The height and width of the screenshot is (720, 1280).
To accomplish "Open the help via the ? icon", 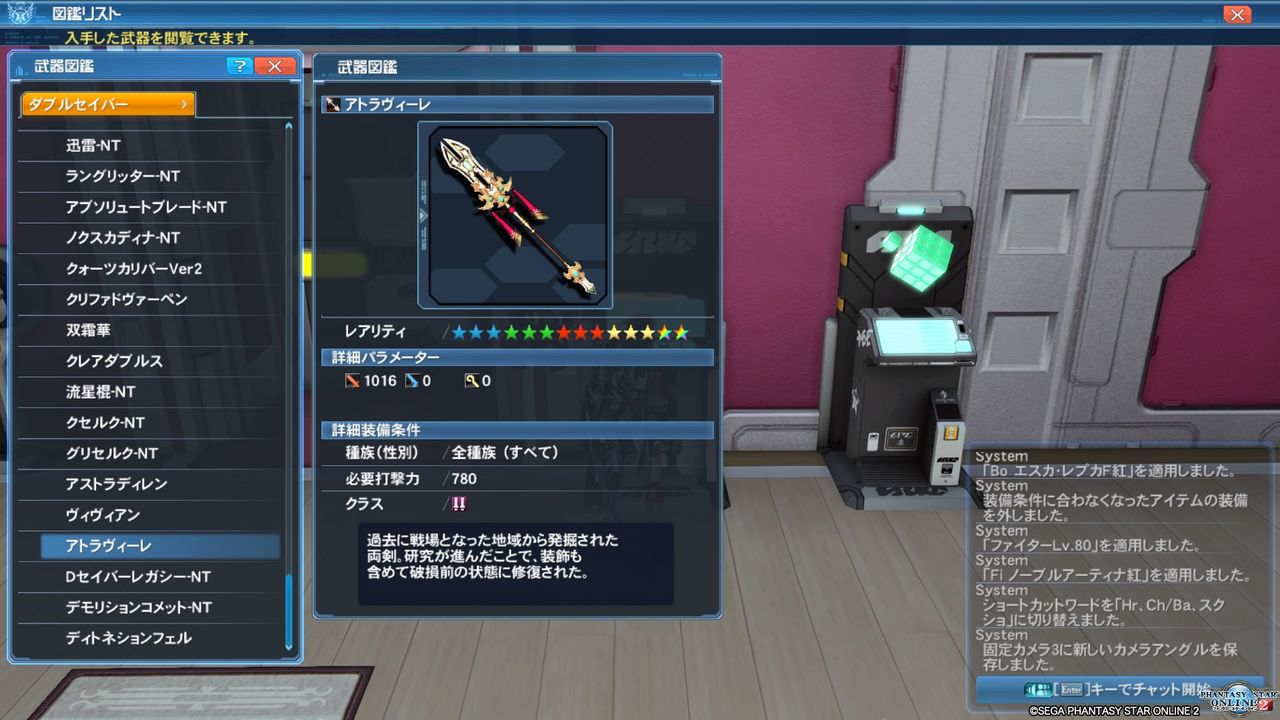I will 239,66.
